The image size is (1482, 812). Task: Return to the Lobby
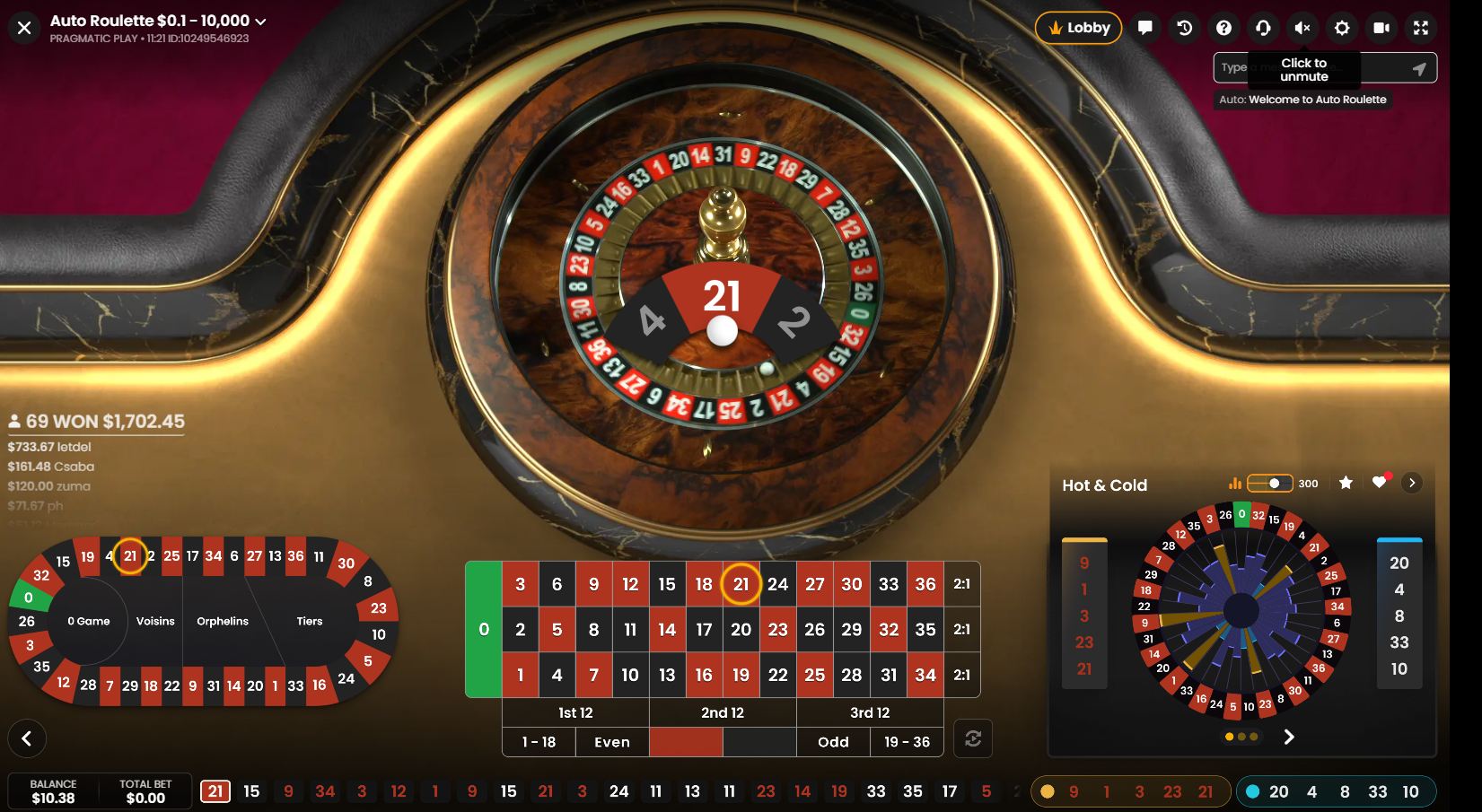point(1077,28)
